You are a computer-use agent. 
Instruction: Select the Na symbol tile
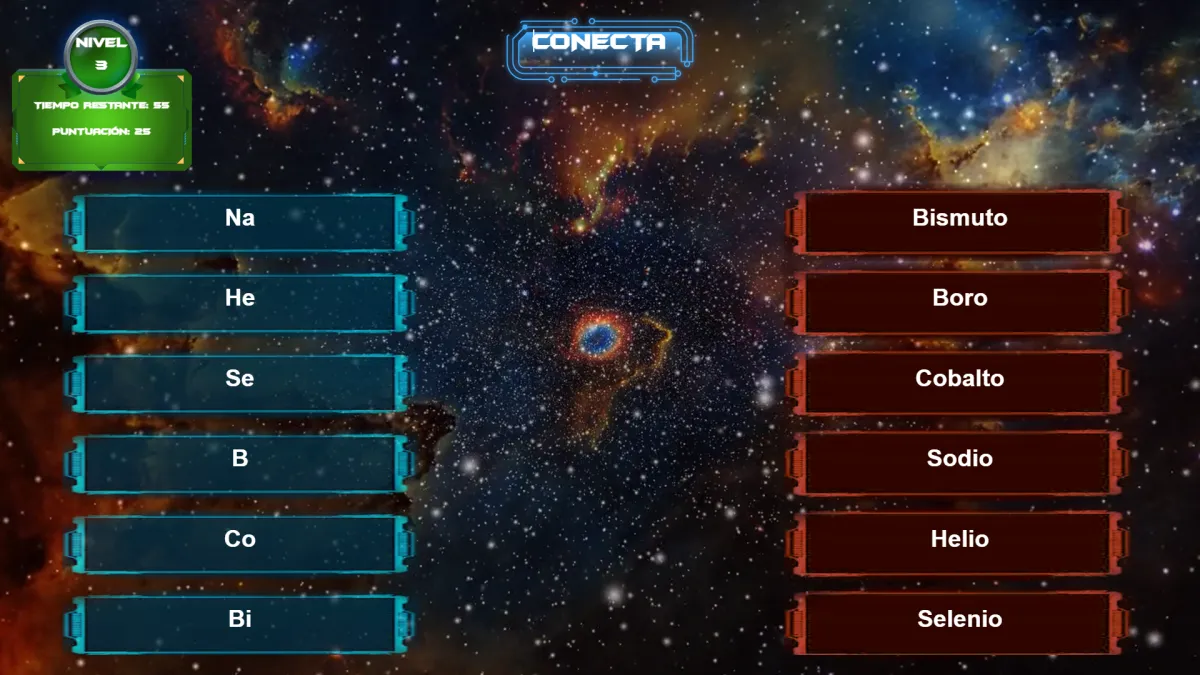240,222
